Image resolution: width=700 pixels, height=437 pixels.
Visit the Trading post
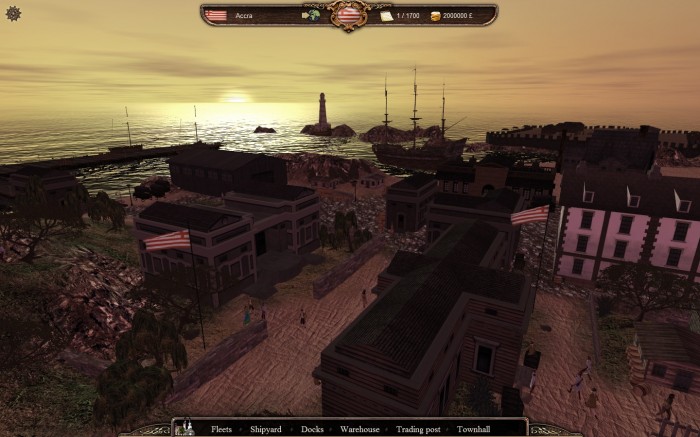418,429
